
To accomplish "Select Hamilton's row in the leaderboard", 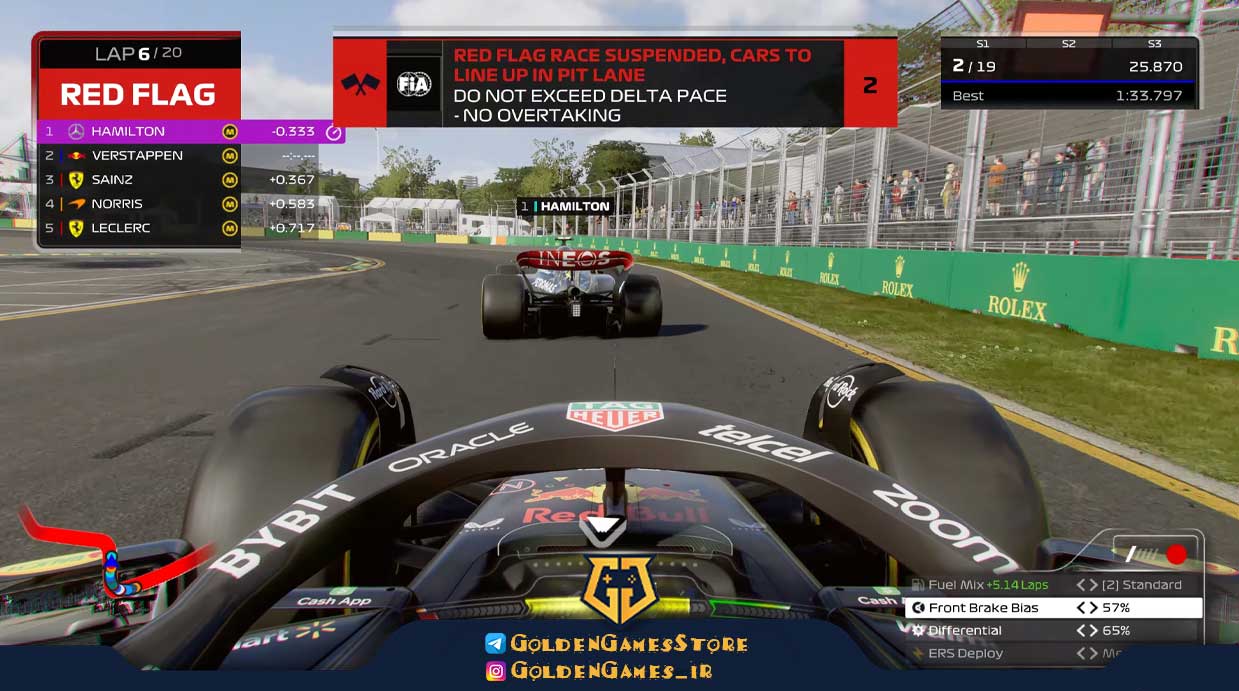I will [190, 131].
